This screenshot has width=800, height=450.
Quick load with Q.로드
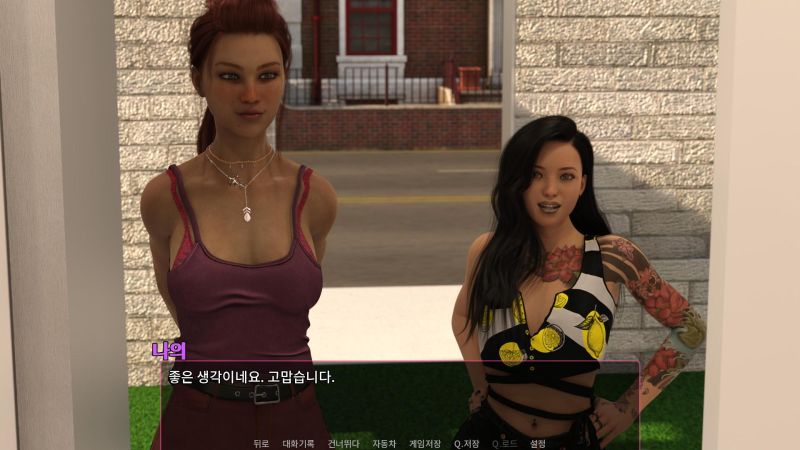point(505,443)
